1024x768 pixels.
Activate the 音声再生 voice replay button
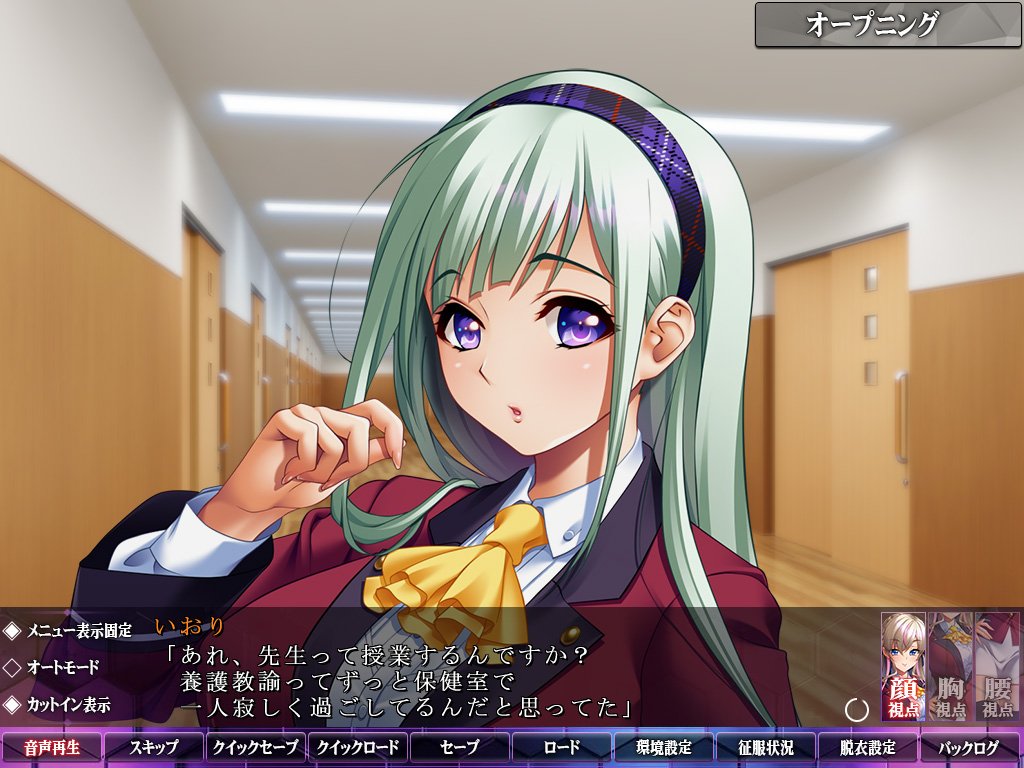(52, 747)
